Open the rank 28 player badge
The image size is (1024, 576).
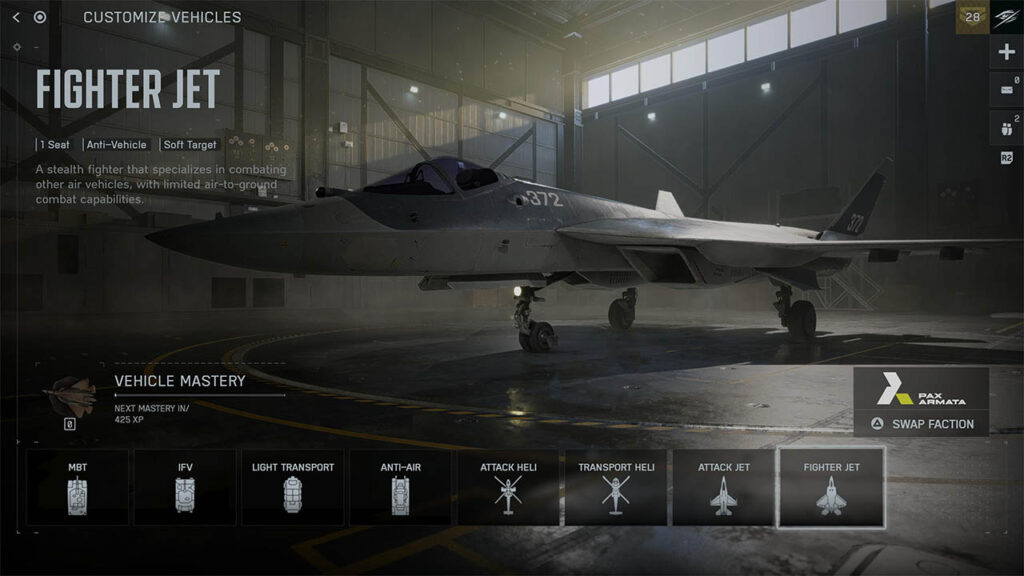[x=971, y=17]
